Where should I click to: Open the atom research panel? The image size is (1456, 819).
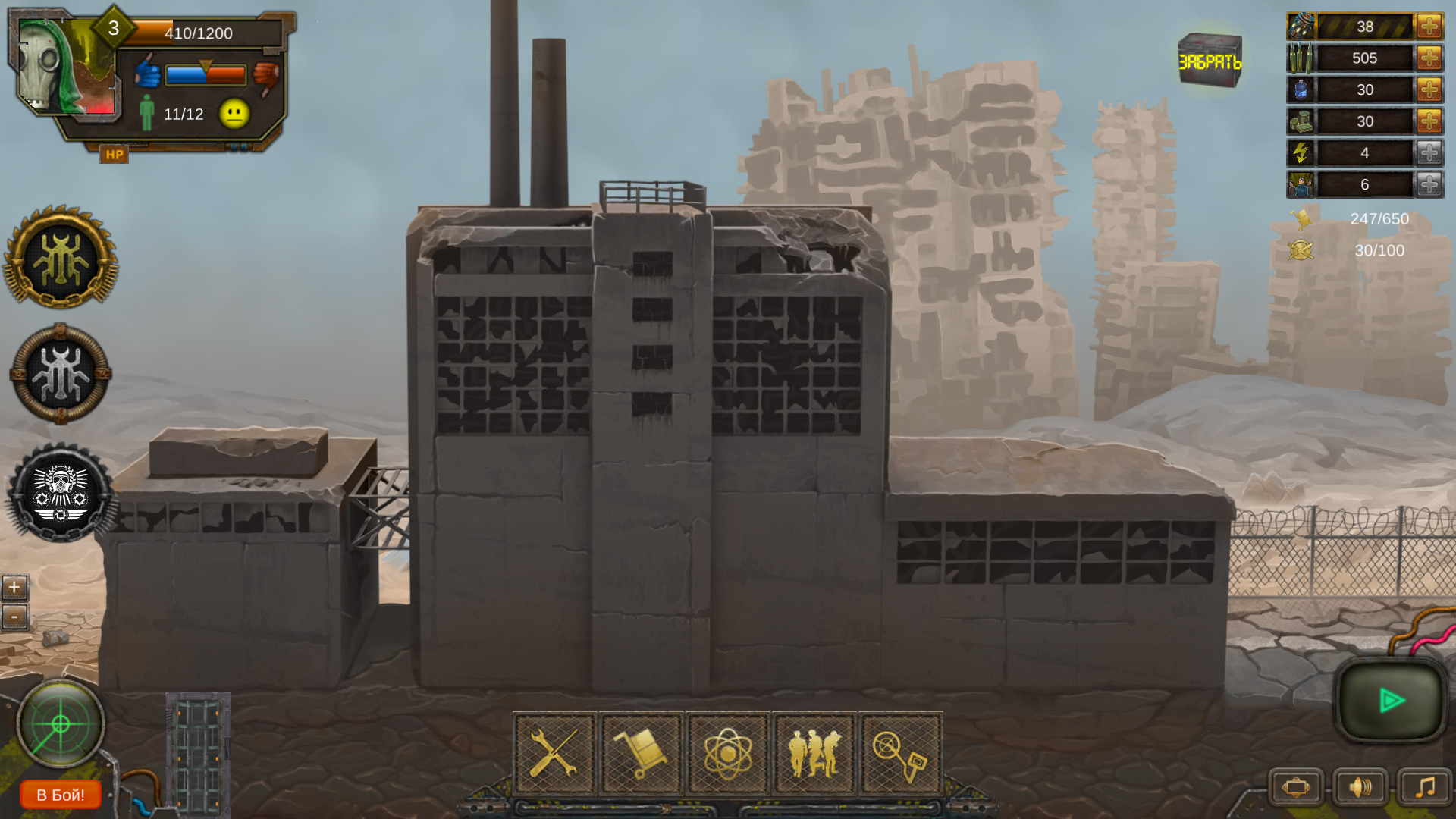730,755
